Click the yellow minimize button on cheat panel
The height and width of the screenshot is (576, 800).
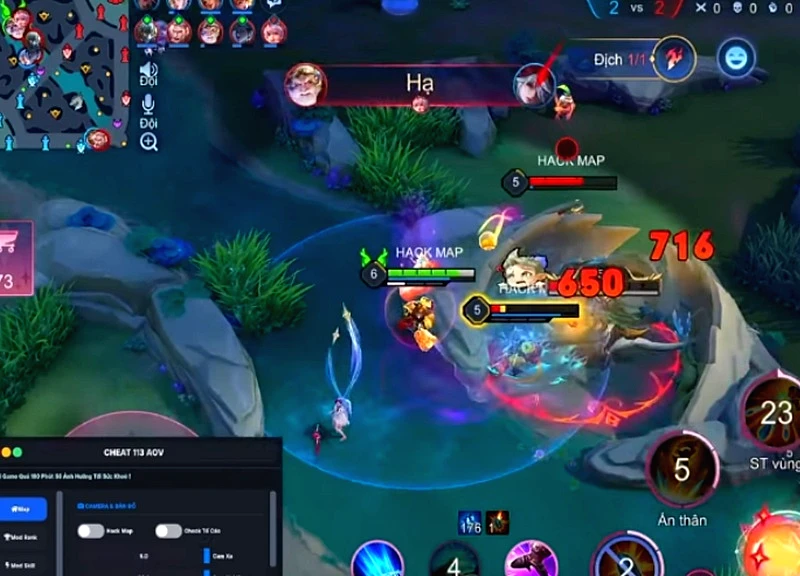coord(7,453)
